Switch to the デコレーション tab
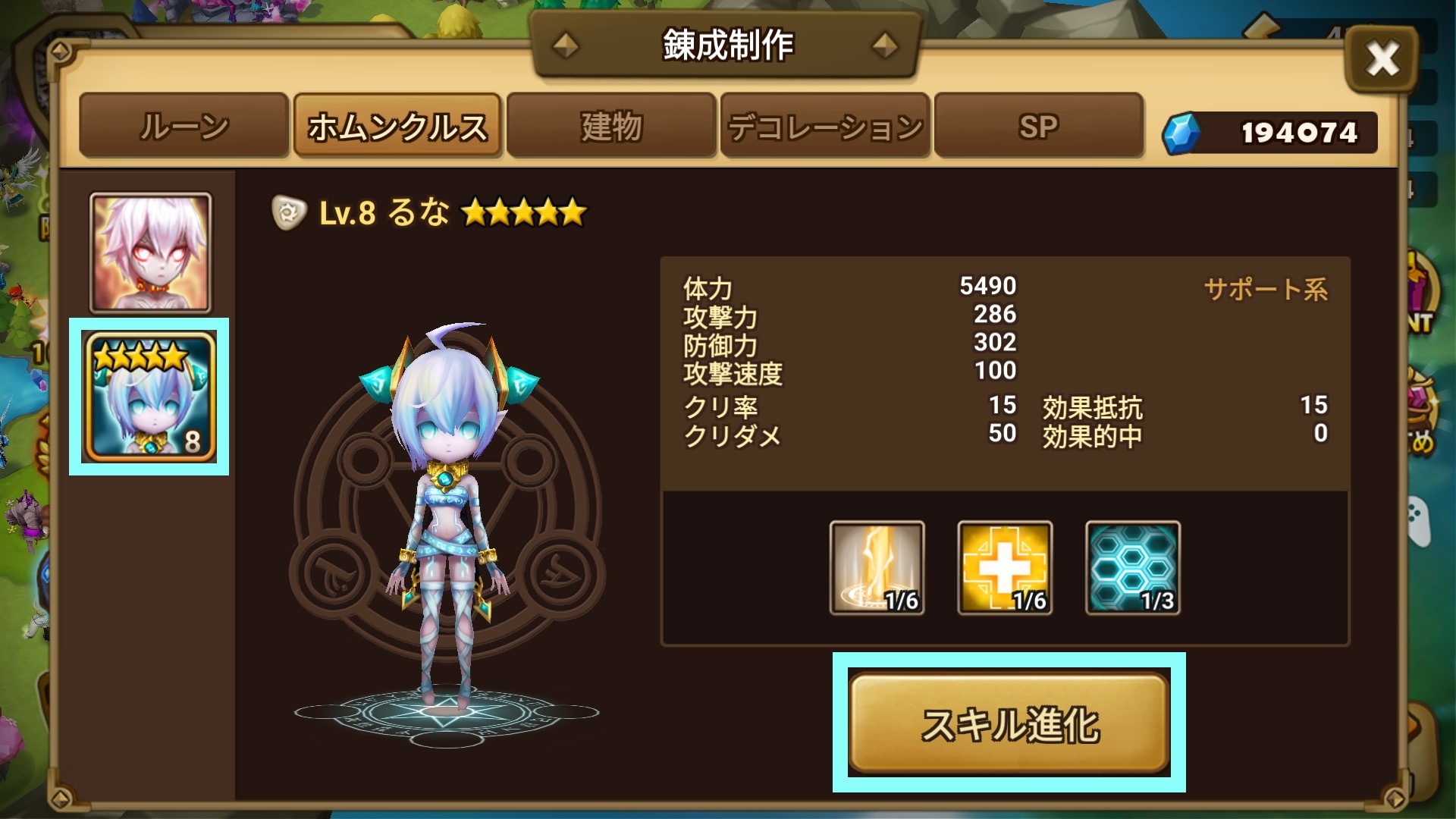1456x819 pixels. tap(825, 127)
